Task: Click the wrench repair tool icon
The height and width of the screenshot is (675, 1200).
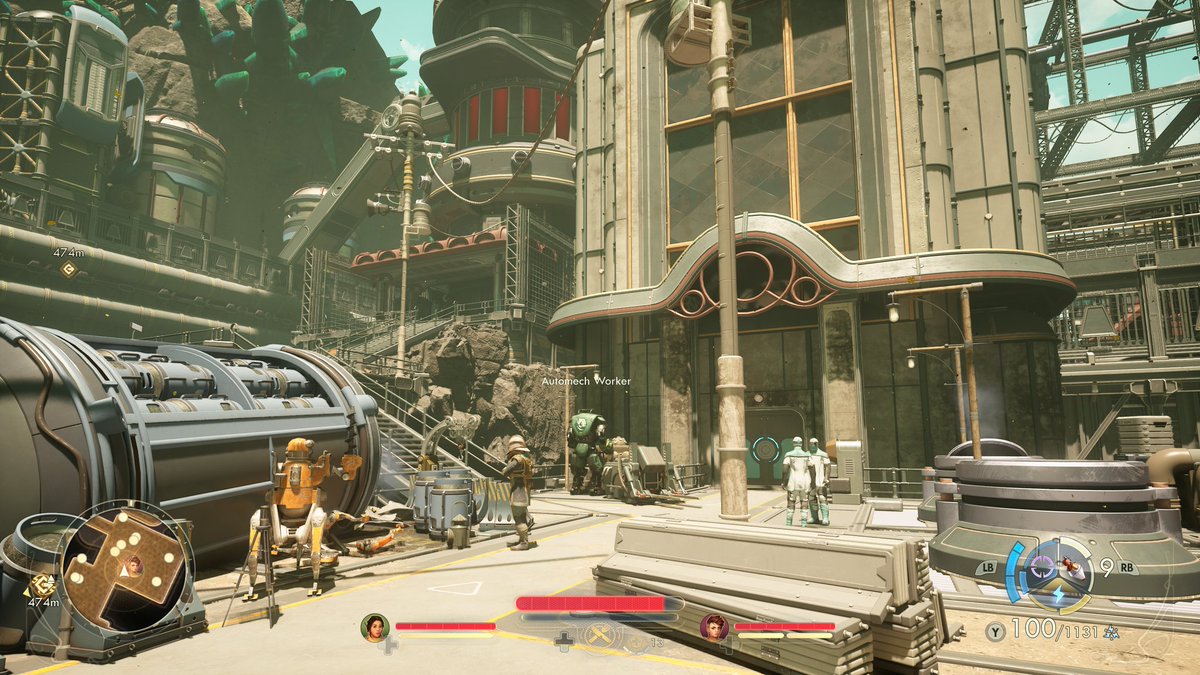Action: [x=599, y=636]
